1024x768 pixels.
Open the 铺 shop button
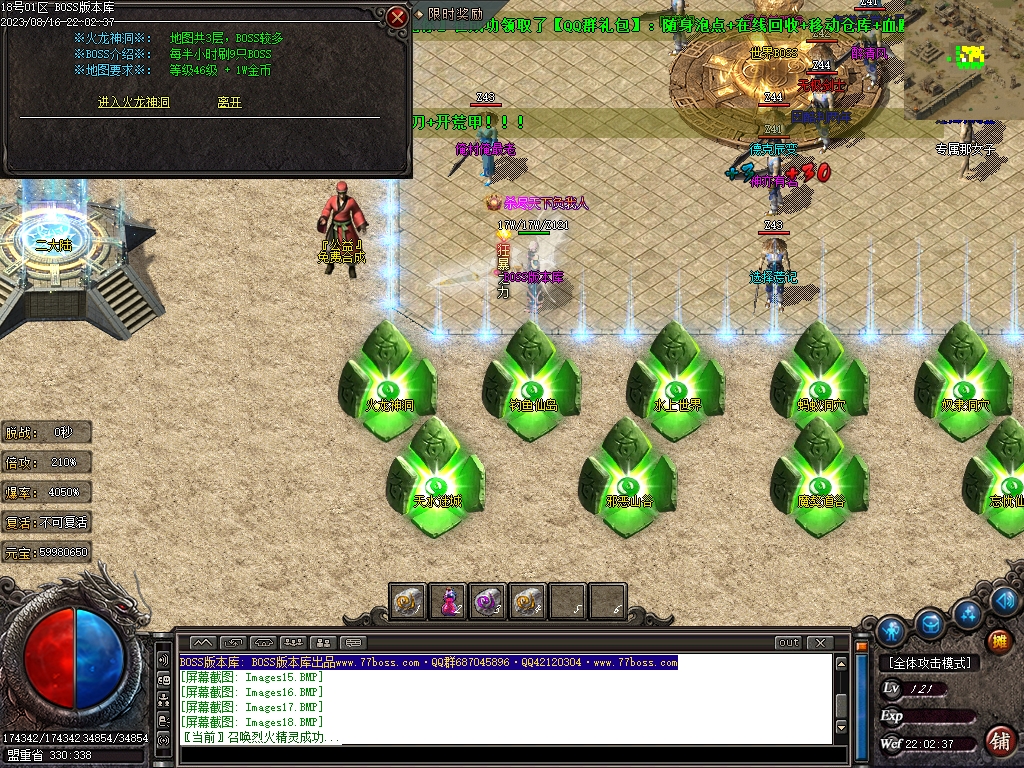998,741
